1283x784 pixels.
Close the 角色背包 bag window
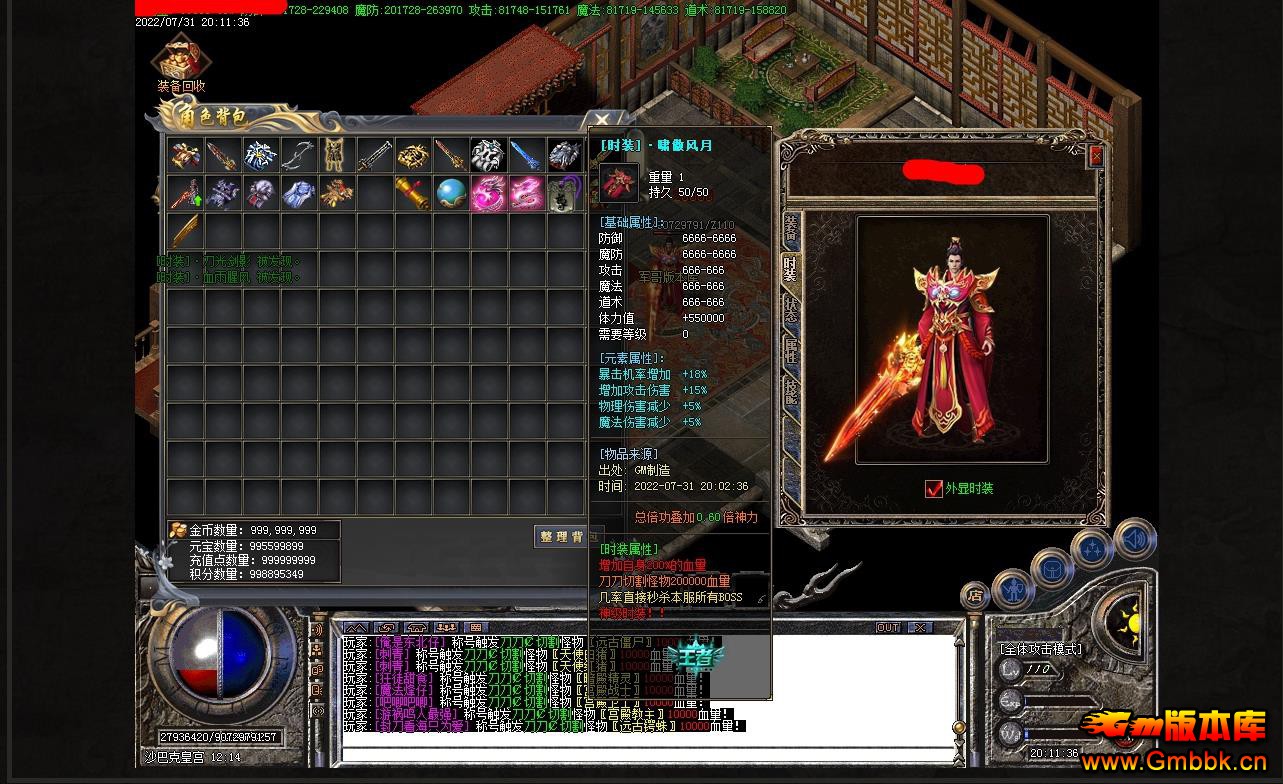pos(602,120)
